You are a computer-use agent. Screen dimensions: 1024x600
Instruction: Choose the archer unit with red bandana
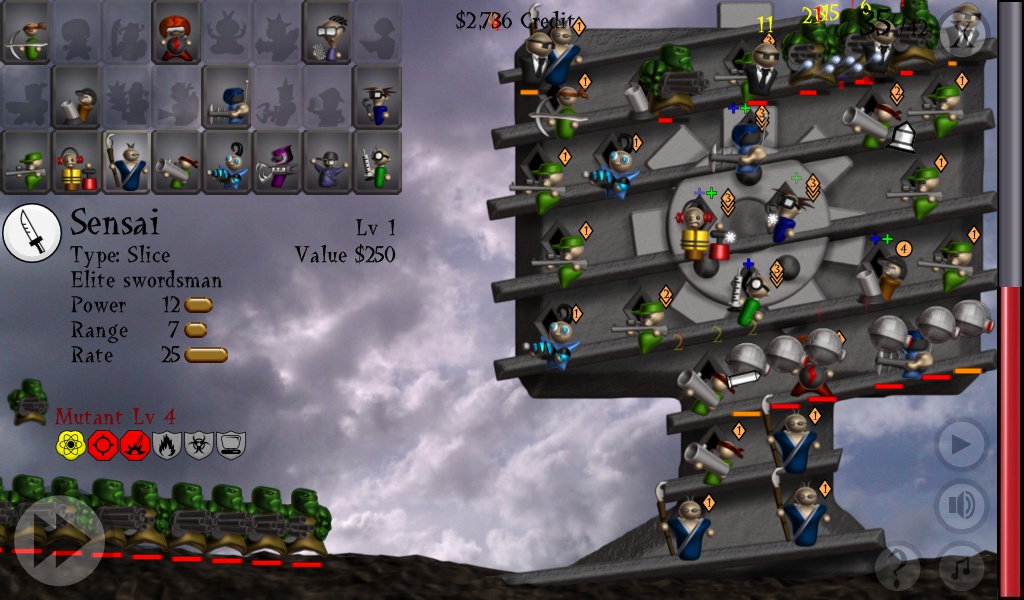(x=27, y=34)
